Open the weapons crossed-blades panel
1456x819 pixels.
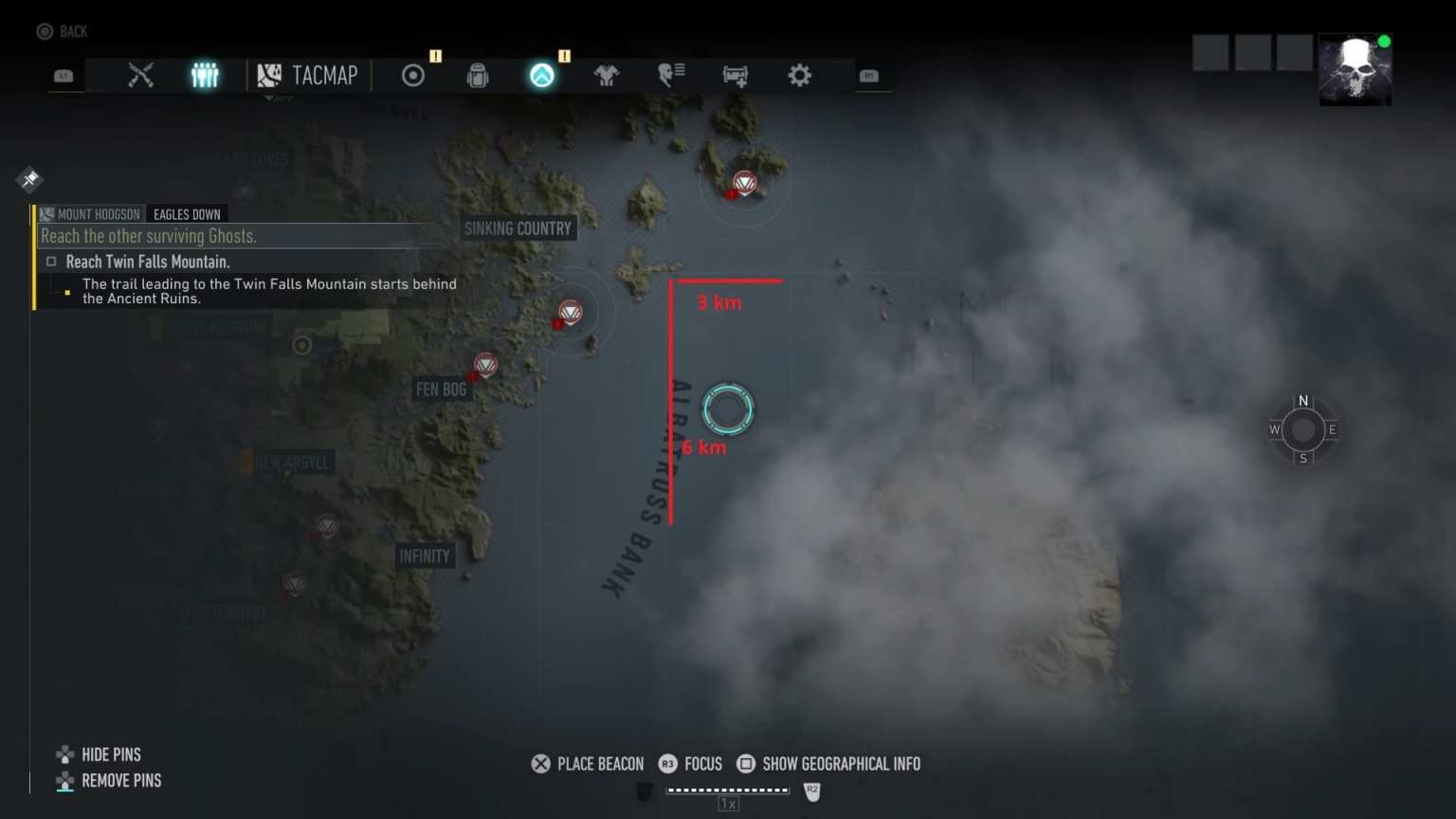point(141,75)
